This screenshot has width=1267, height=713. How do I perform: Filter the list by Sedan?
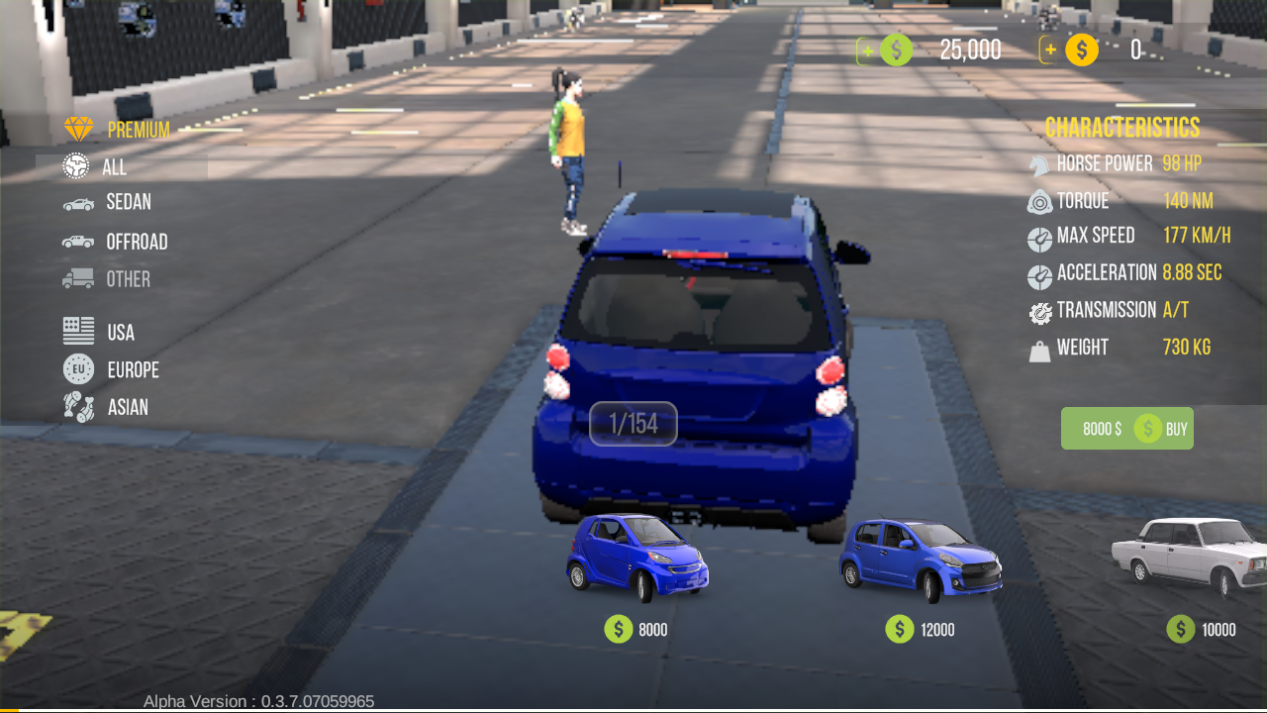[108, 203]
